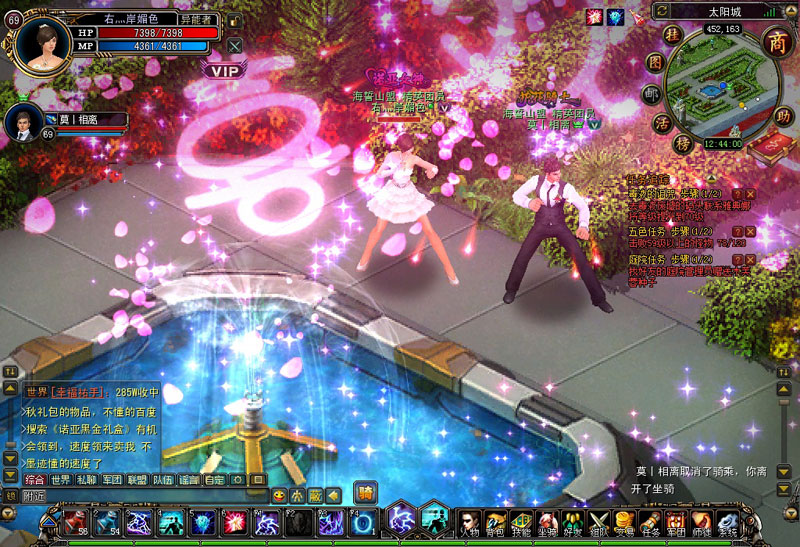Switch chat to the 私聊 private tab

click(x=87, y=480)
